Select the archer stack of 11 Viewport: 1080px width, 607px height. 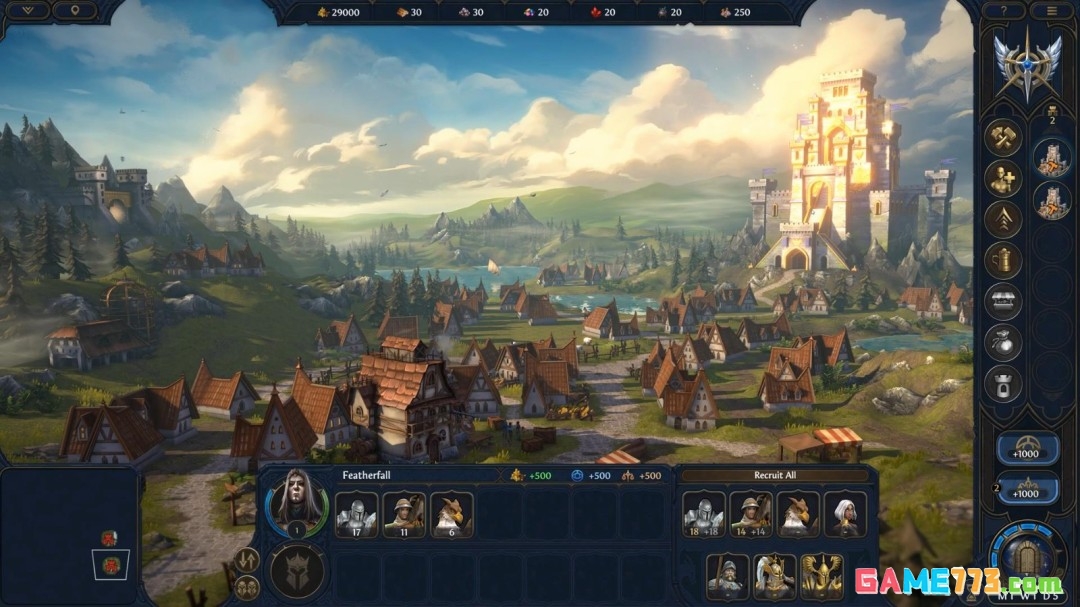point(404,514)
